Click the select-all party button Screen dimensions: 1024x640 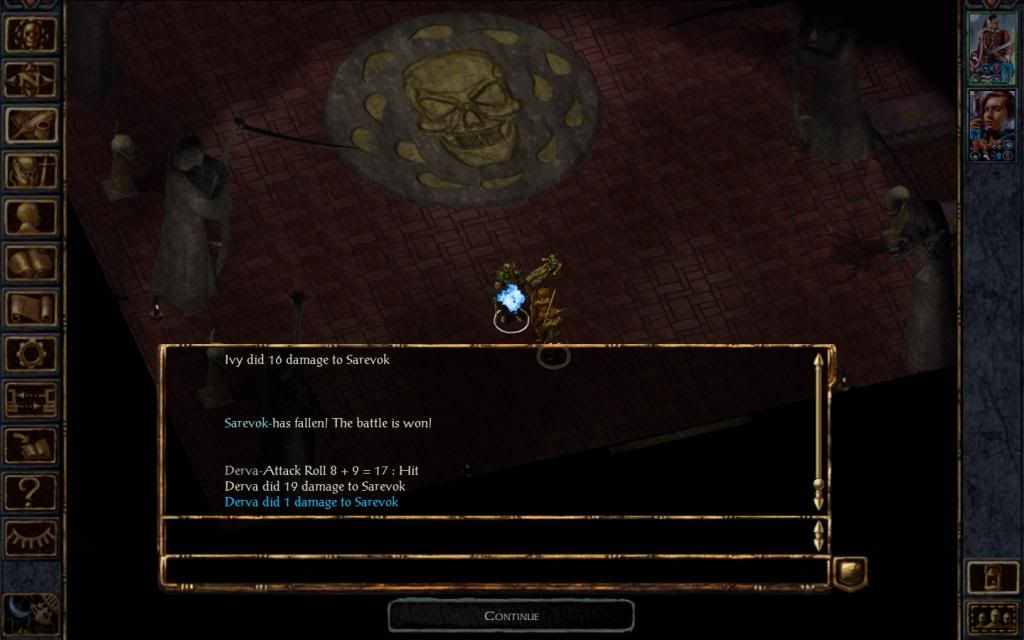[x=992, y=617]
